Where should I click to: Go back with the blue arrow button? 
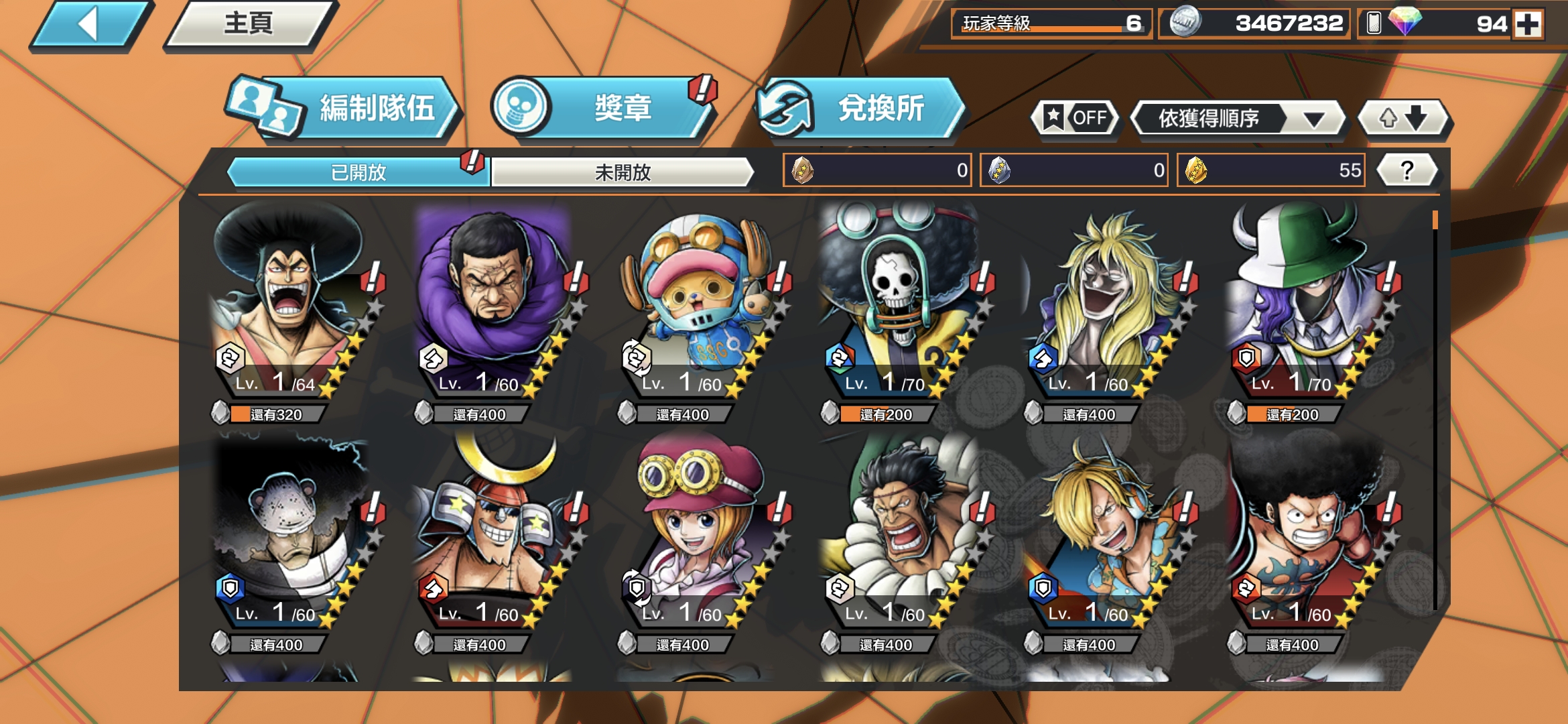(90, 25)
